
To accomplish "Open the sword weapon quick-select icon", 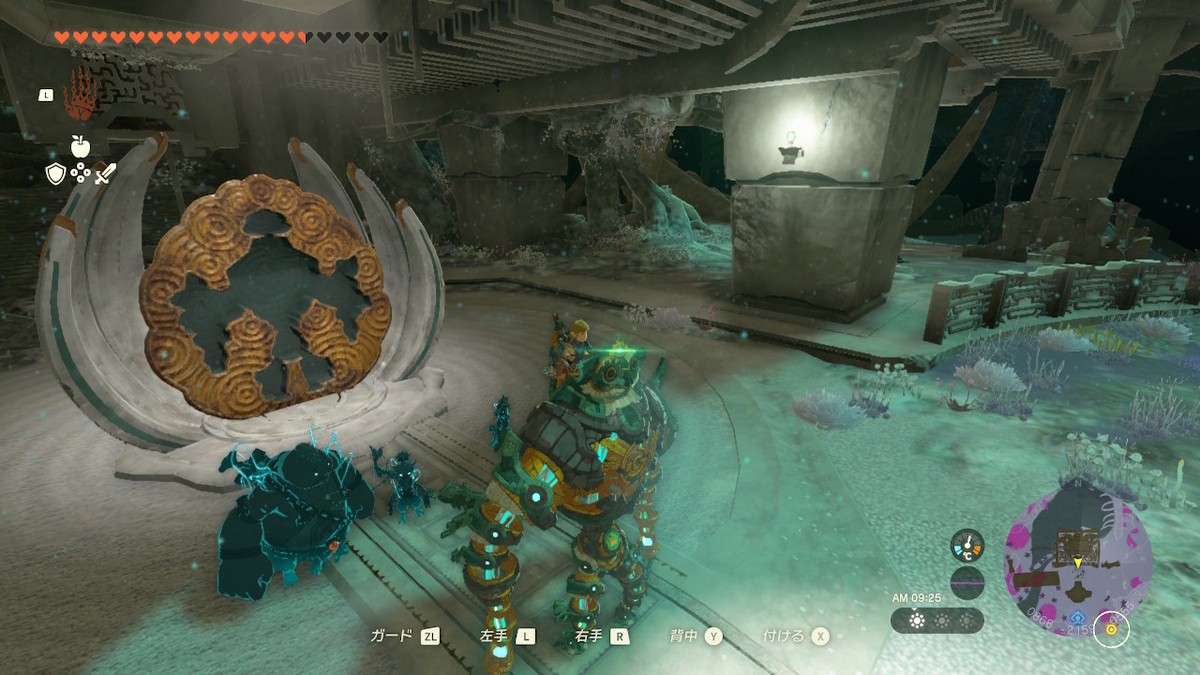I will tap(105, 173).
